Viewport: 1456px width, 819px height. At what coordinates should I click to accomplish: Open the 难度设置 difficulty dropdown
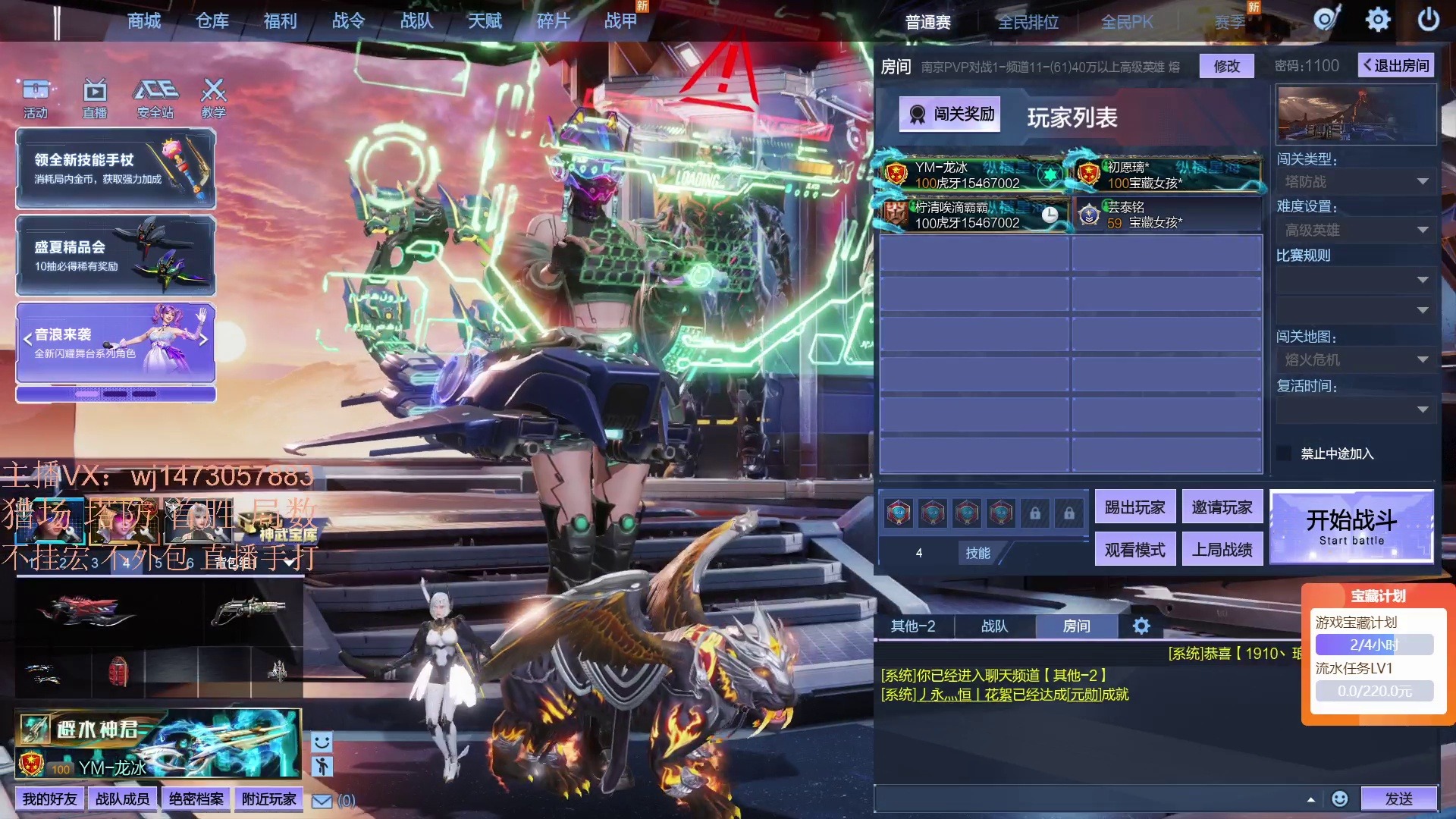click(1355, 230)
